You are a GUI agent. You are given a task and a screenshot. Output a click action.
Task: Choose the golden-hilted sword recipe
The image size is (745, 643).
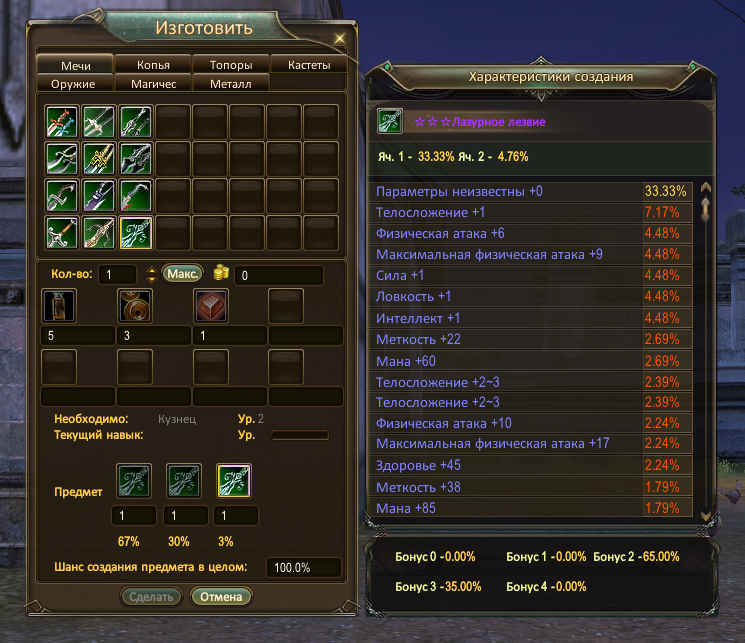[99, 158]
